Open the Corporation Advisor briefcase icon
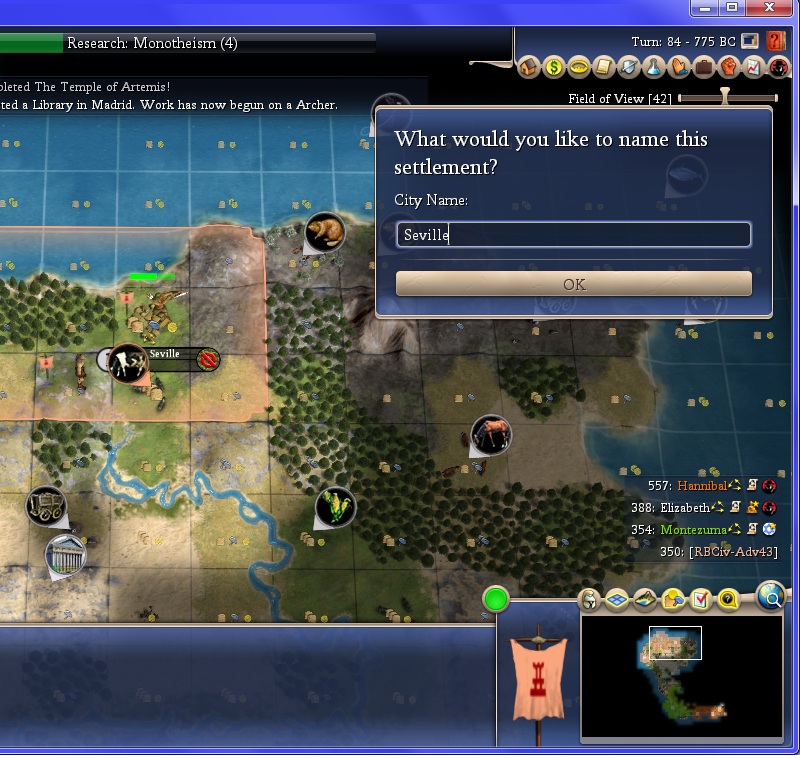Image resolution: width=800 pixels, height=758 pixels. click(704, 68)
